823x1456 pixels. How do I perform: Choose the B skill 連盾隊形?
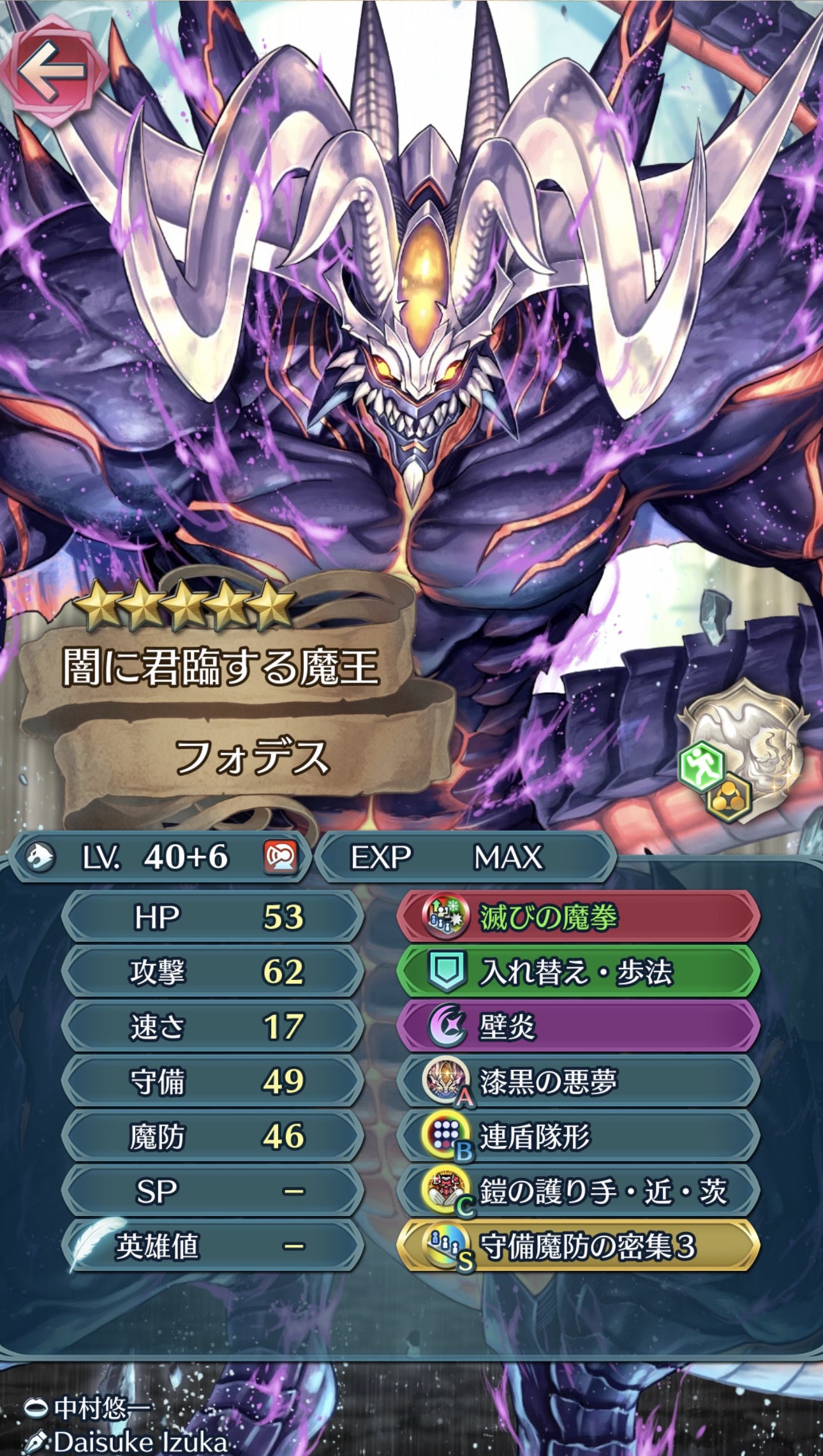point(578,1136)
